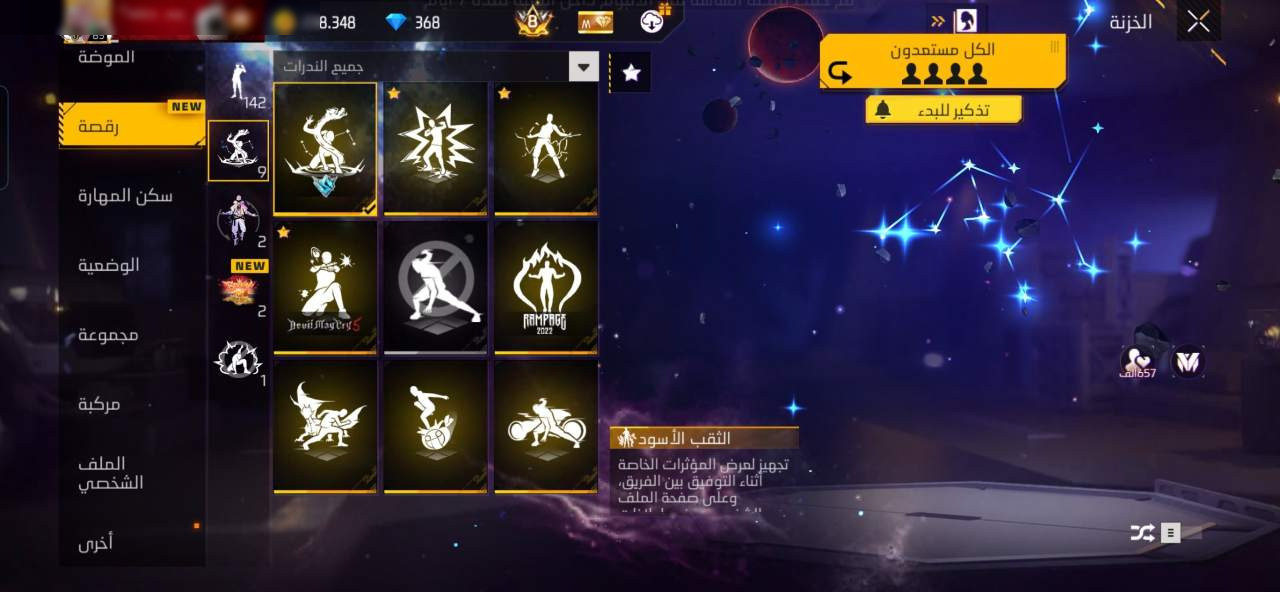Close the vault screen with the X

(x=1198, y=22)
